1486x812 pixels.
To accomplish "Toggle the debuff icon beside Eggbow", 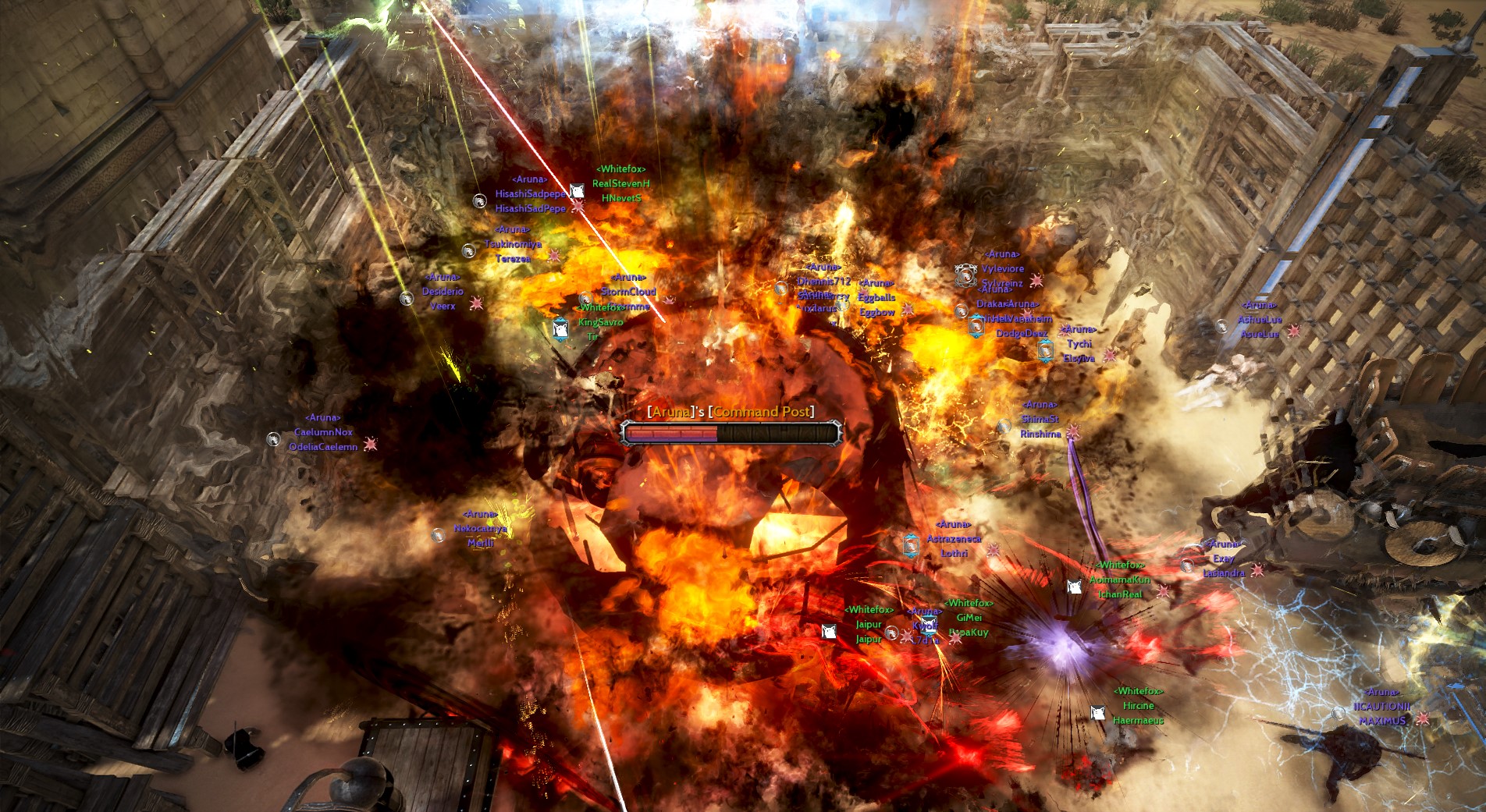I will coord(908,310).
